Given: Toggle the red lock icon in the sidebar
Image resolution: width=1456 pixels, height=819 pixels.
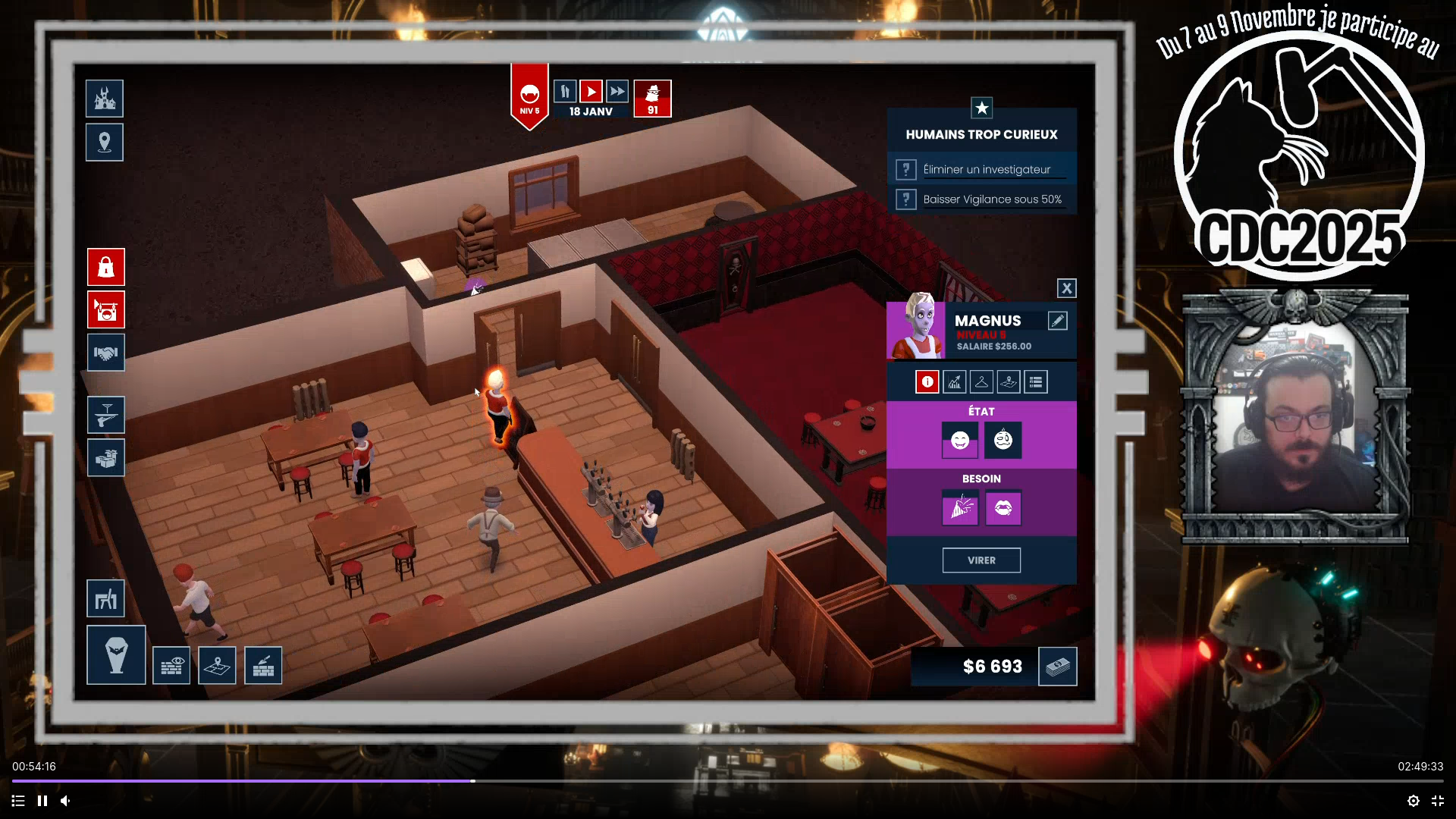Looking at the screenshot, I should (x=105, y=267).
